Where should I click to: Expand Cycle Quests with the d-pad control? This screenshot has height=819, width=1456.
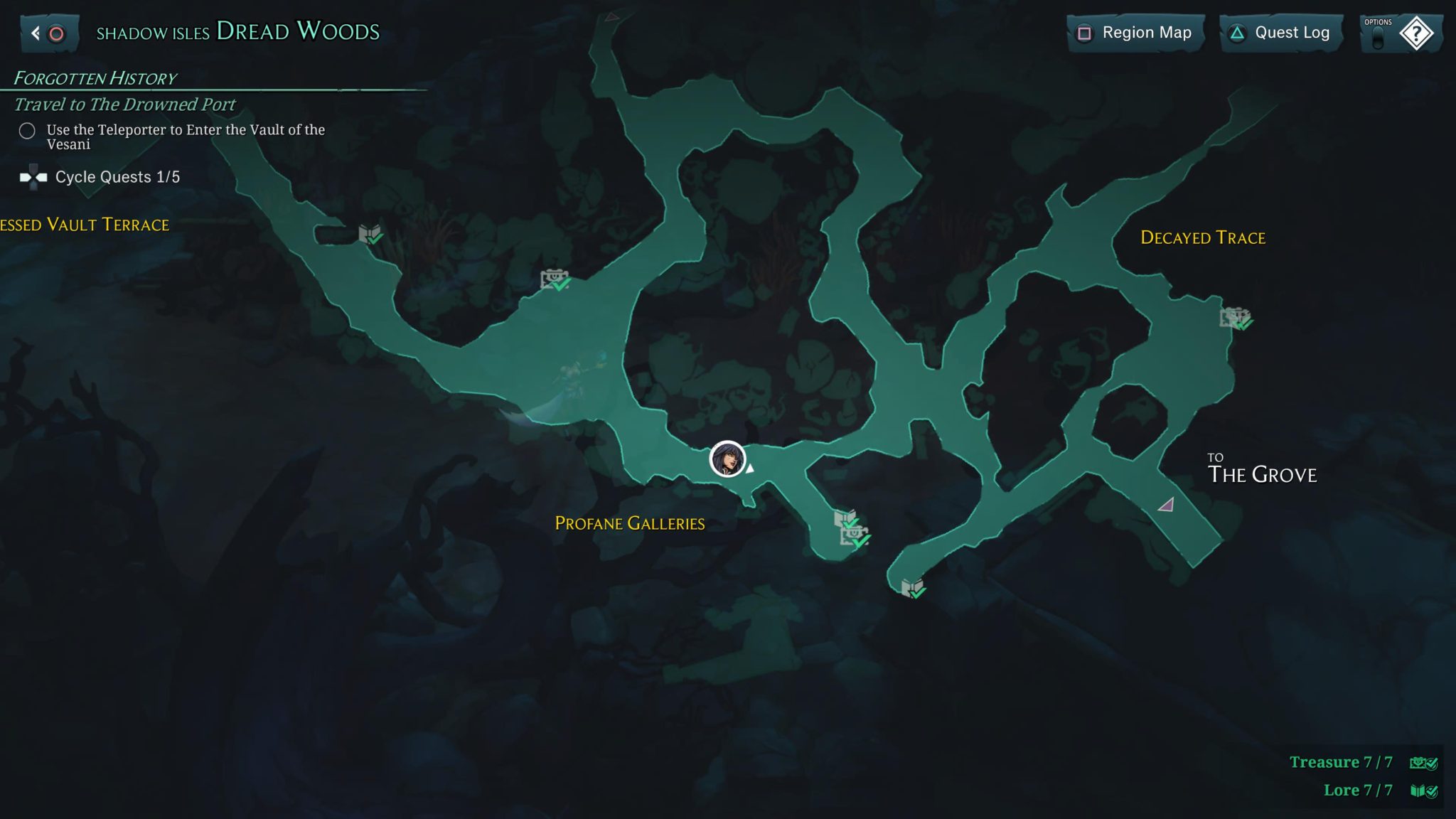33,177
